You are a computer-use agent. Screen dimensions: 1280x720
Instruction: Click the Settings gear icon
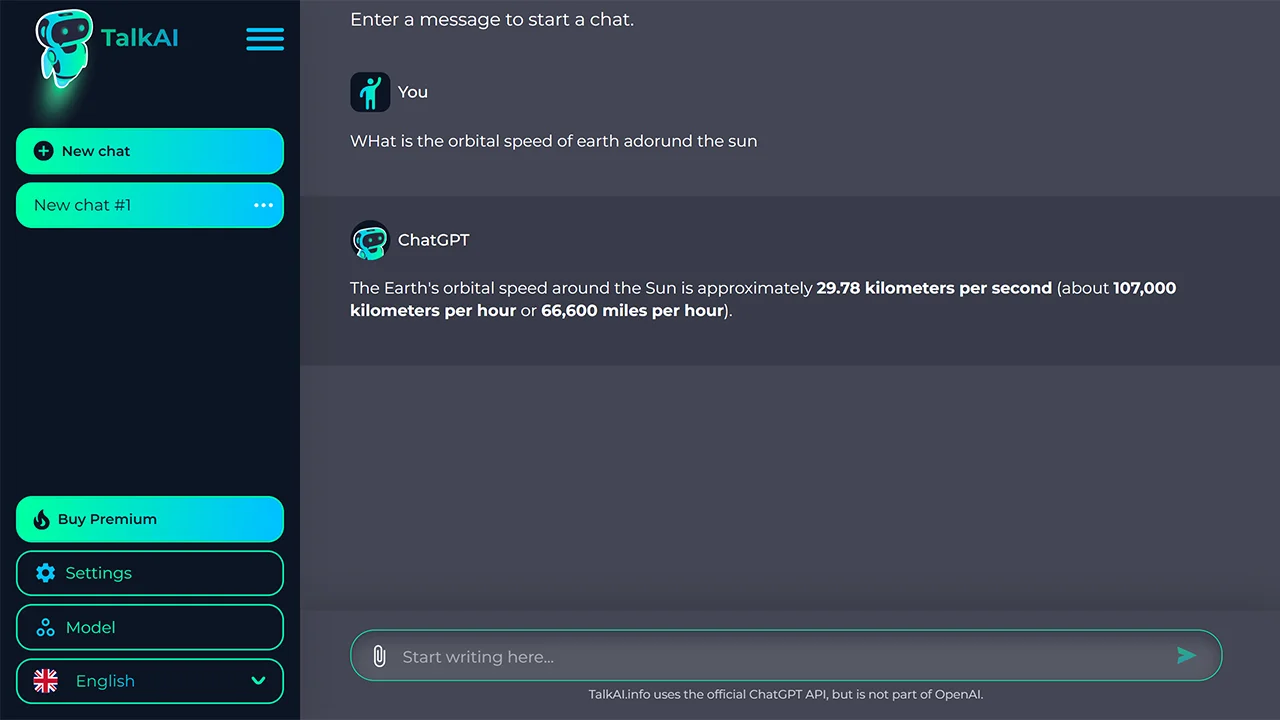45,573
